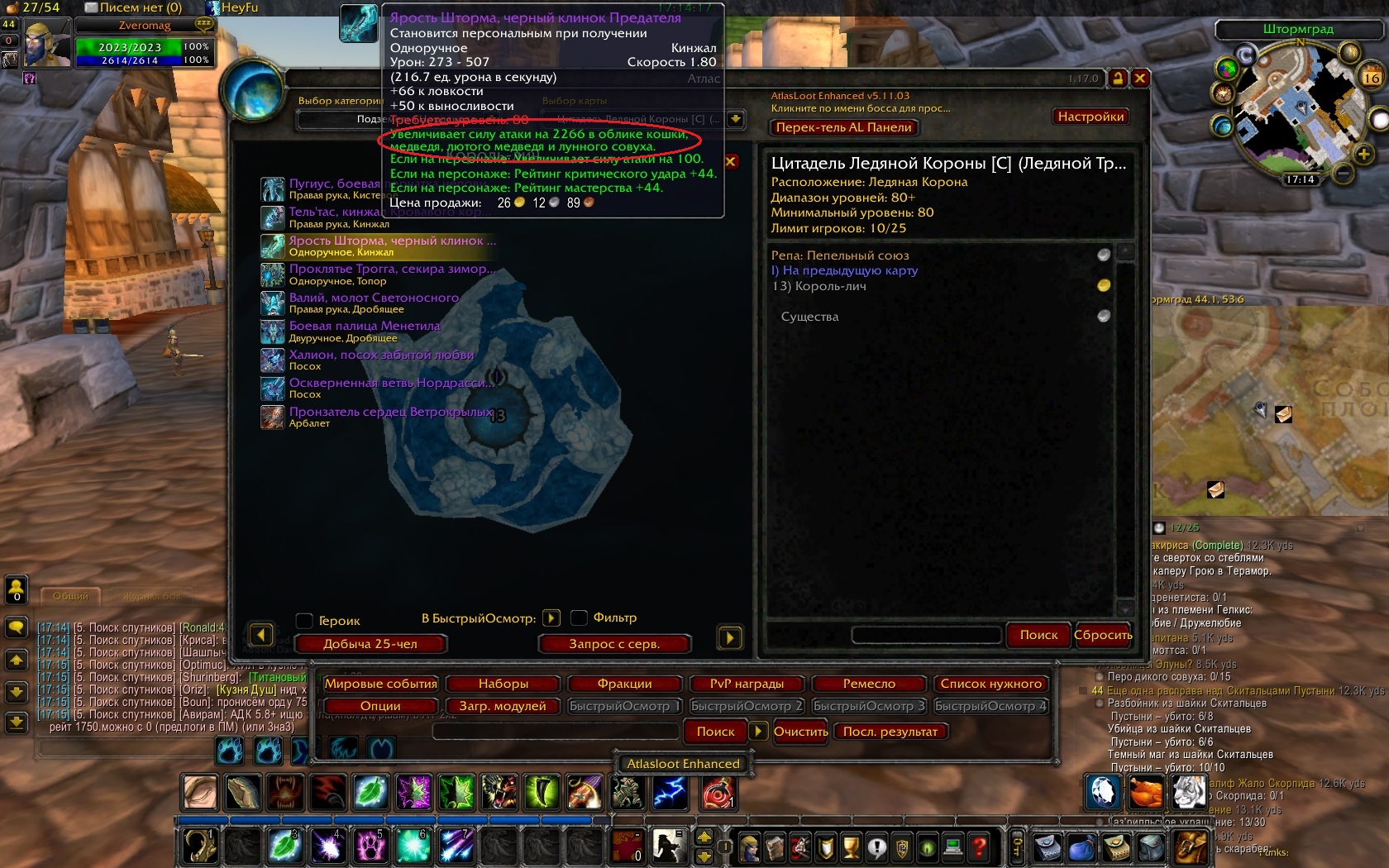1389x868 pixels.
Task: Show PvP награды loot tables
Action: tap(747, 684)
